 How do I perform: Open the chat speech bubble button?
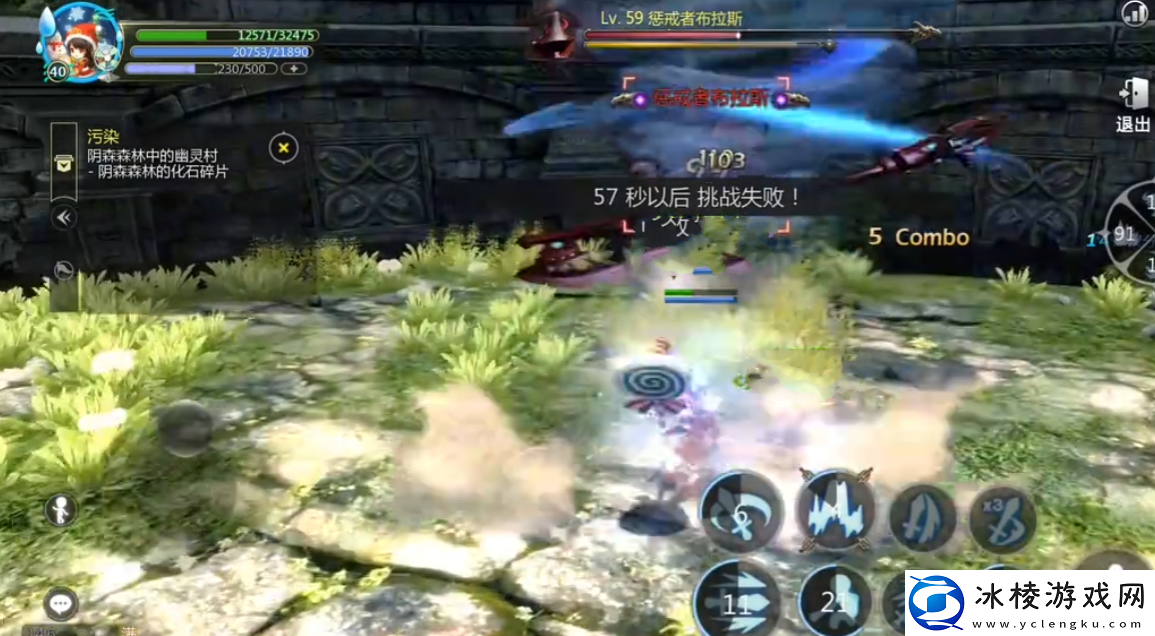tap(62, 603)
